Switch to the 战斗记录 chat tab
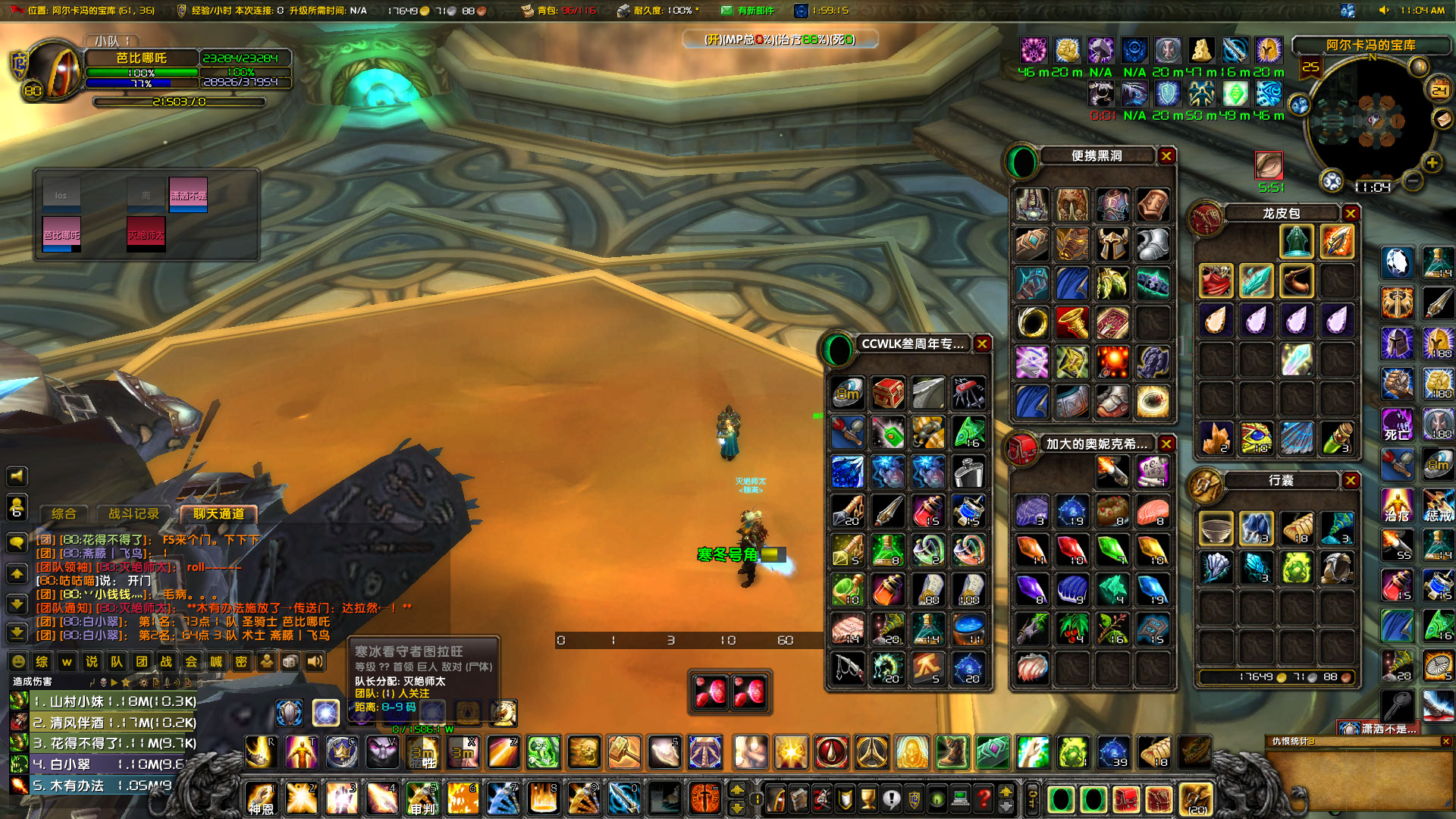 click(133, 513)
